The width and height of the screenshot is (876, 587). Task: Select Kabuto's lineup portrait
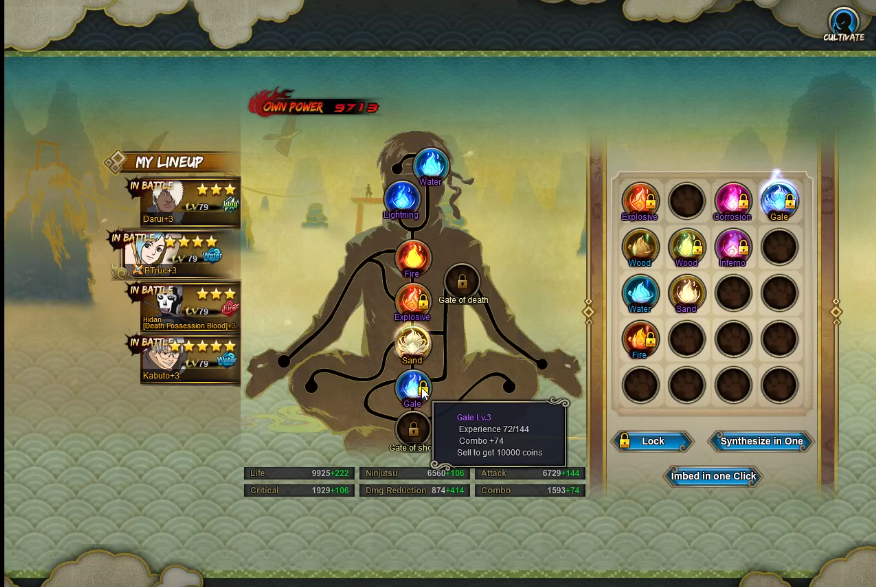pyautogui.click(x=188, y=359)
